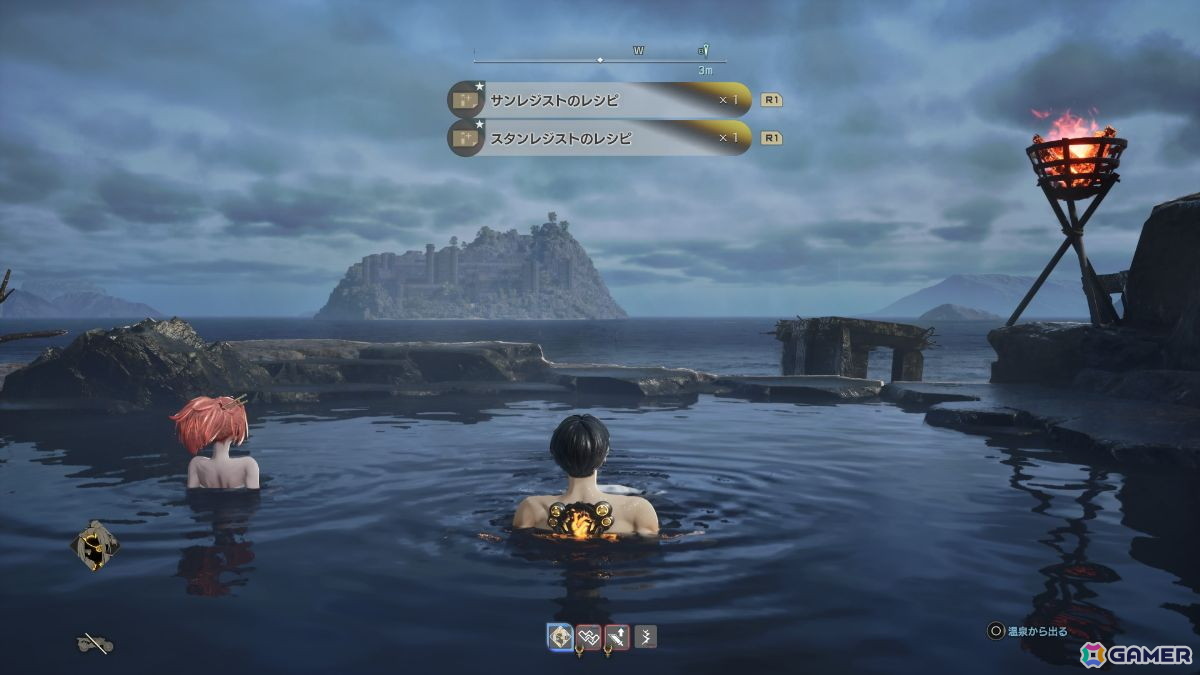Click the diamond-shaped party member portrait

pyautogui.click(x=95, y=545)
